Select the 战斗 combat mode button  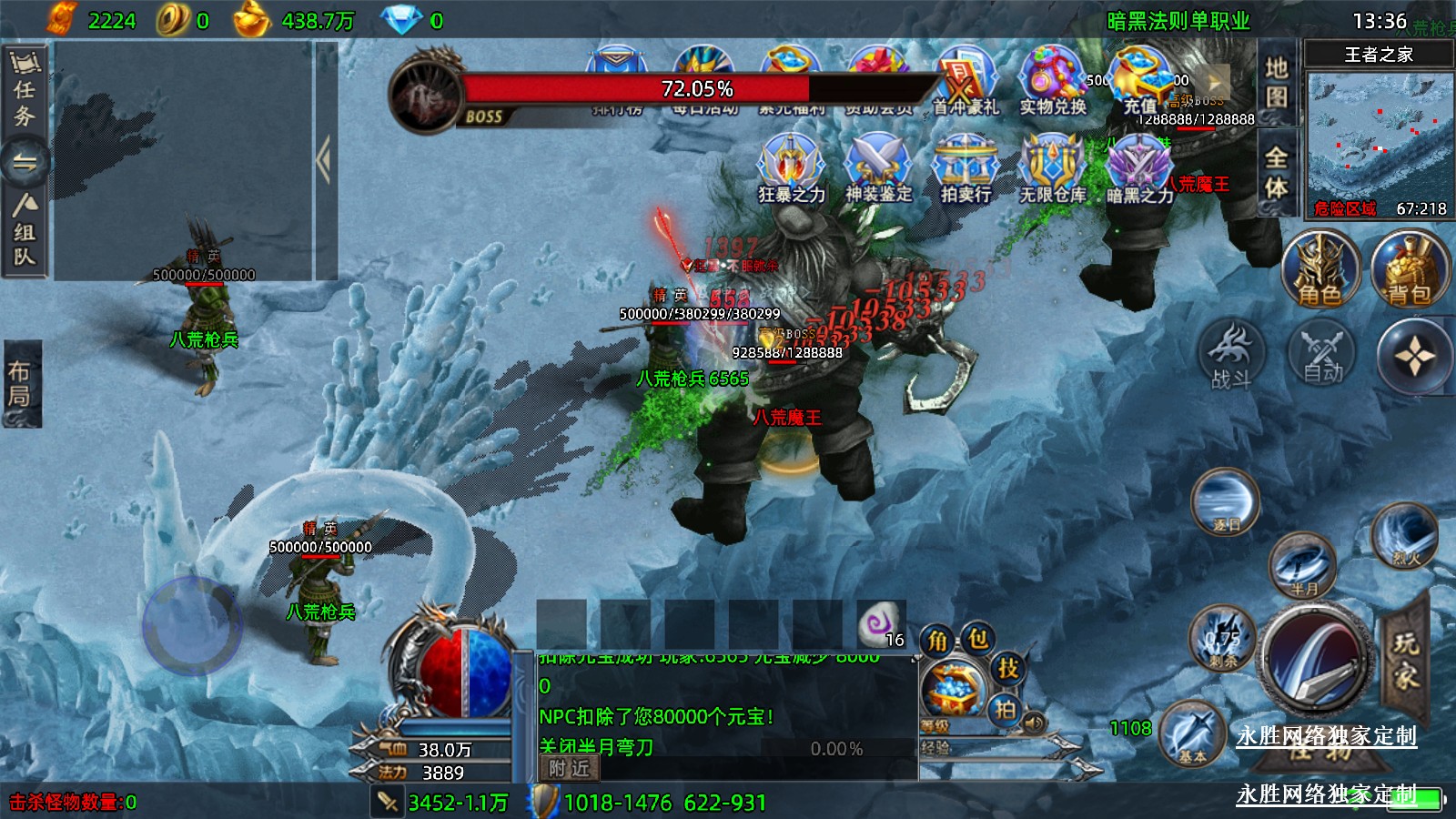click(1231, 355)
